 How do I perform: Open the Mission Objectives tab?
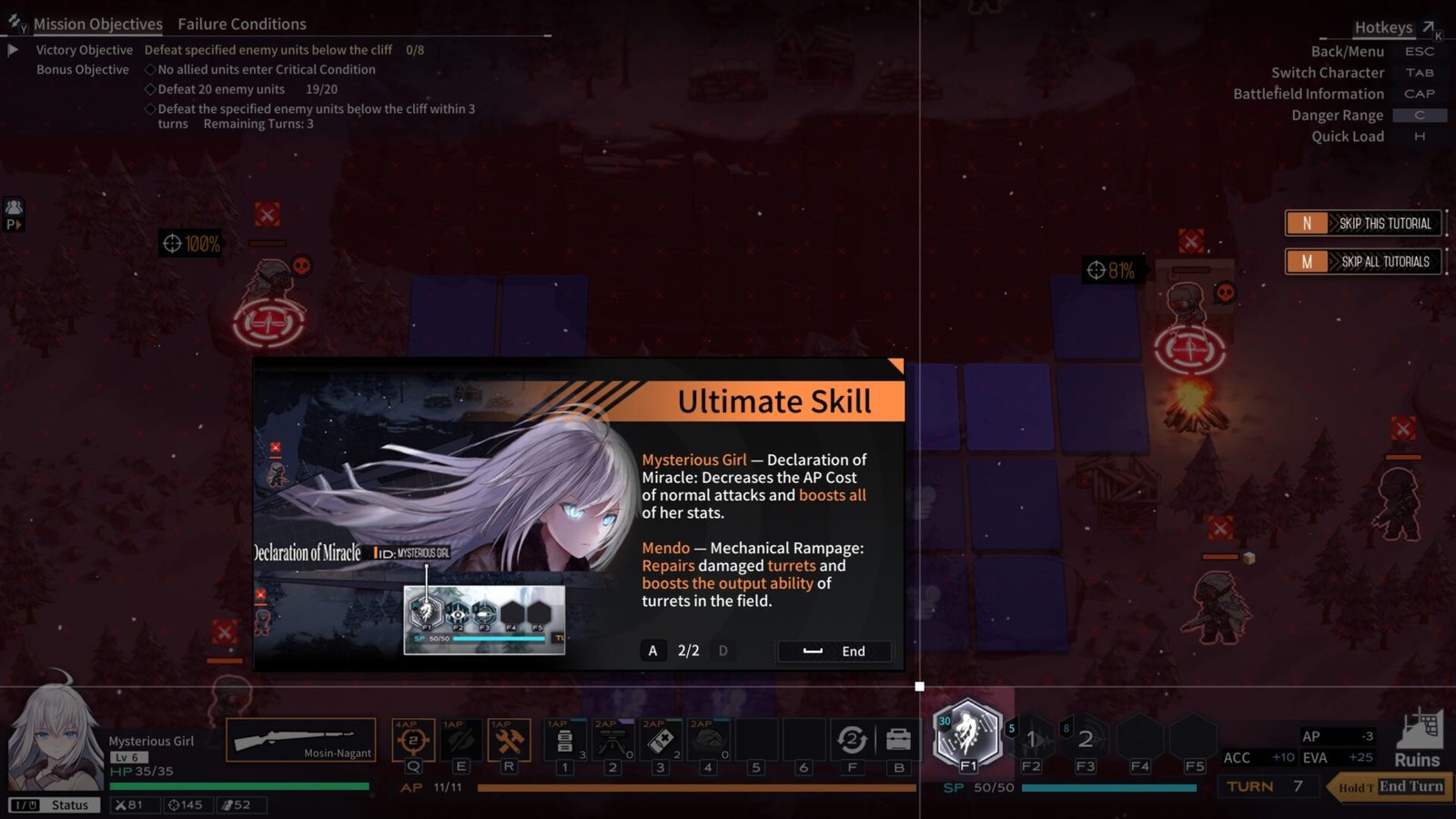[98, 24]
